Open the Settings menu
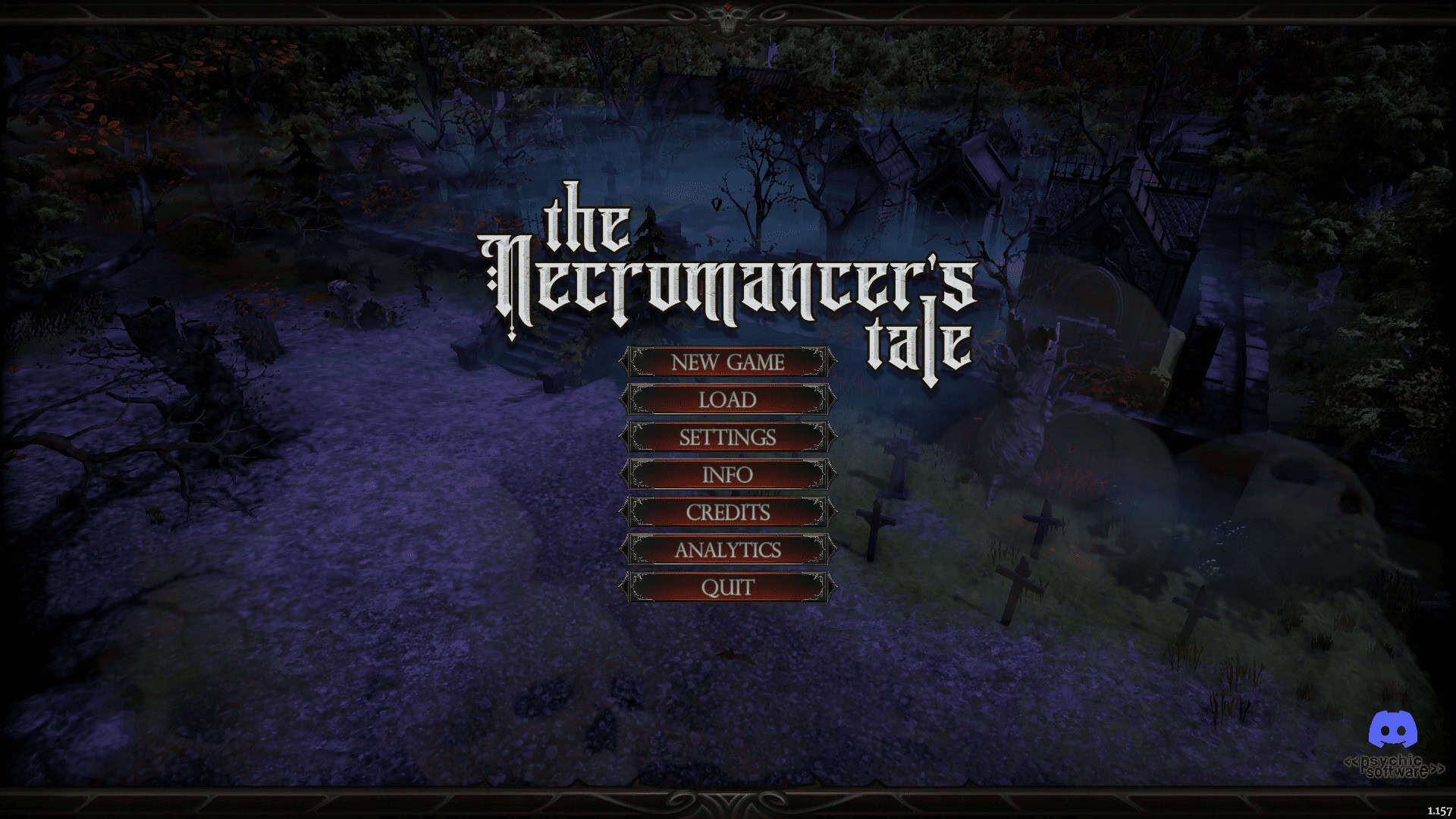This screenshot has height=819, width=1456. pos(727,438)
